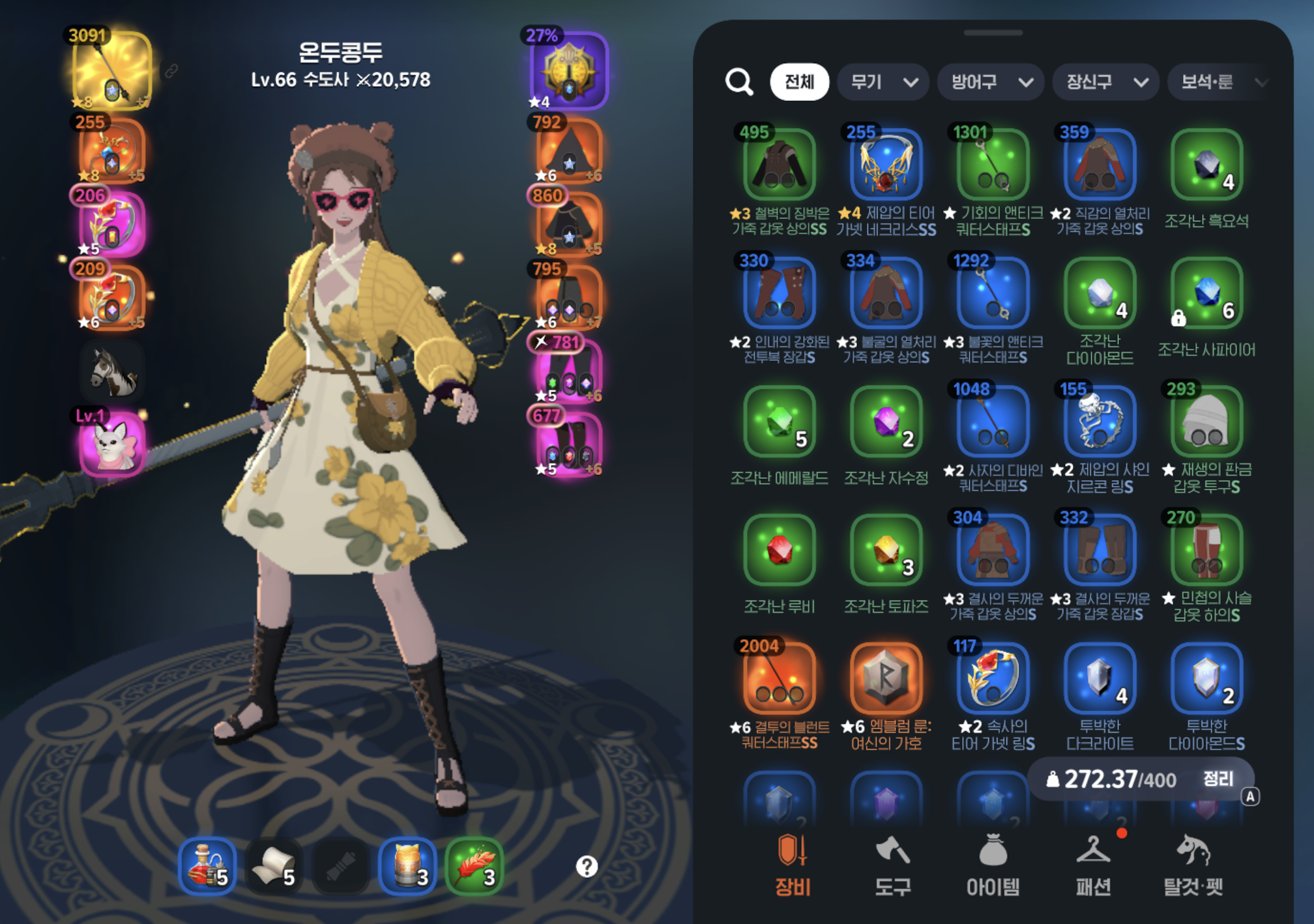Expand the 장신구 filter dropdown

tap(1105, 82)
